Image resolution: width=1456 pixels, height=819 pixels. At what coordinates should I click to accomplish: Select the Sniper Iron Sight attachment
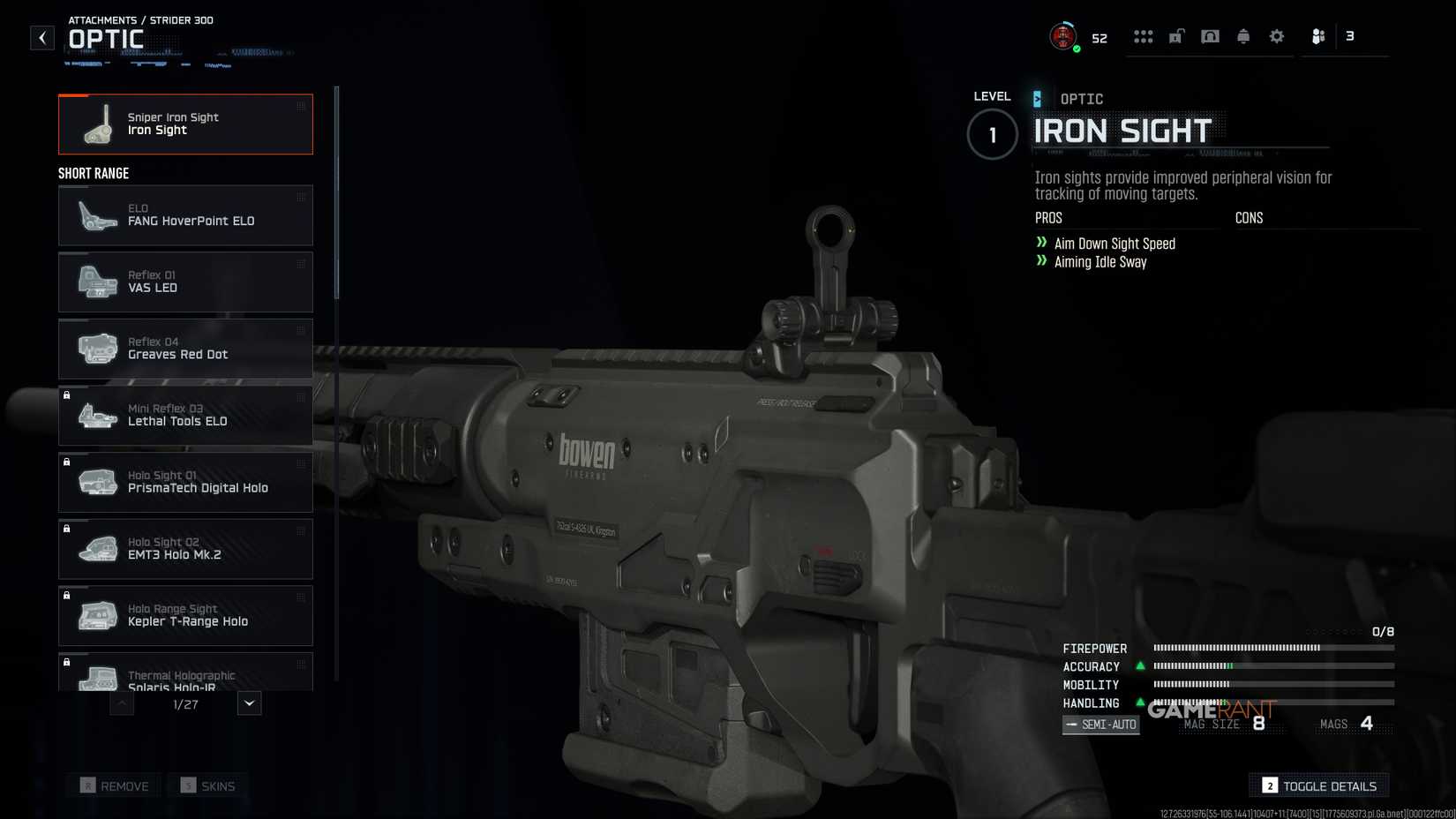click(185, 124)
